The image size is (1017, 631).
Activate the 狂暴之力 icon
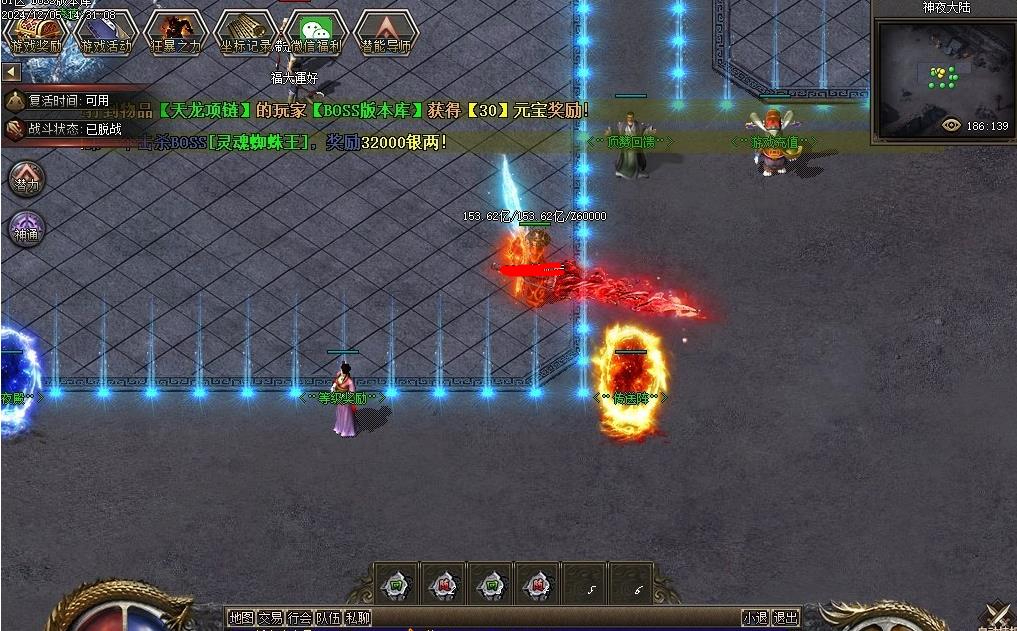pos(175,32)
